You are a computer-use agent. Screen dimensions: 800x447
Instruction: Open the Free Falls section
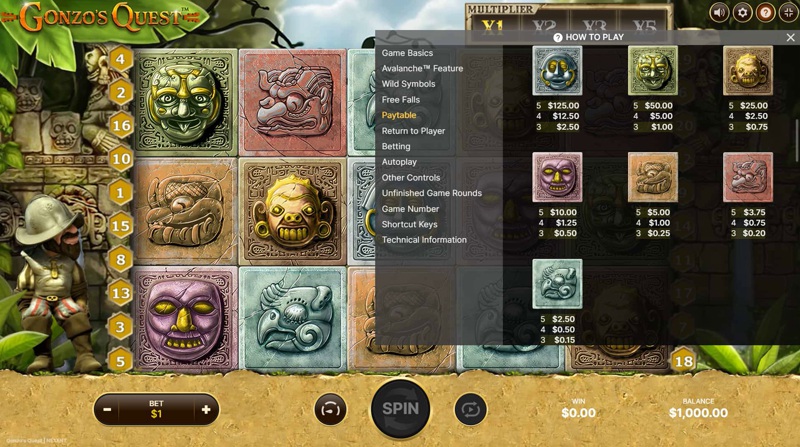tap(399, 100)
